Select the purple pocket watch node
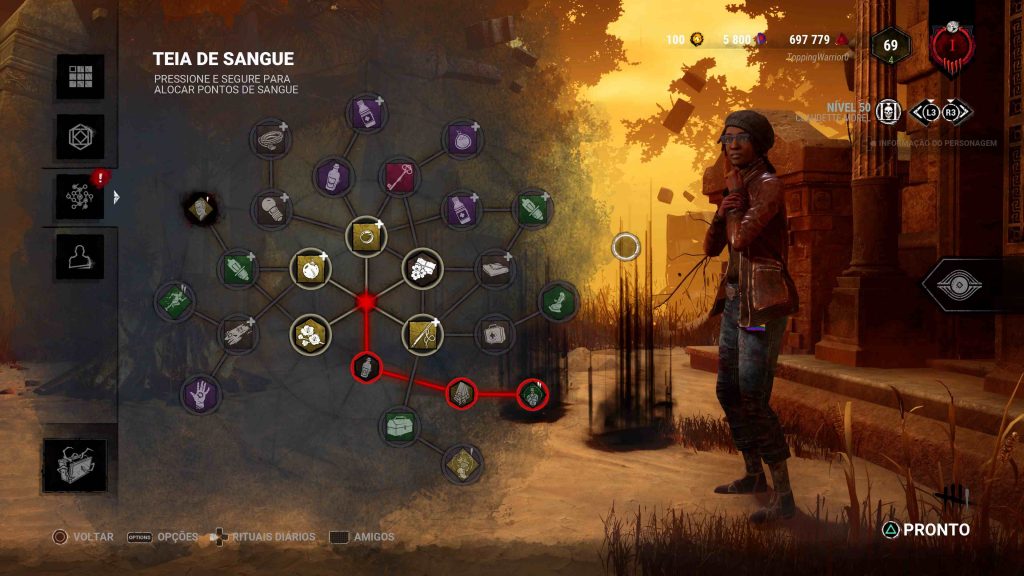 (x=462, y=139)
